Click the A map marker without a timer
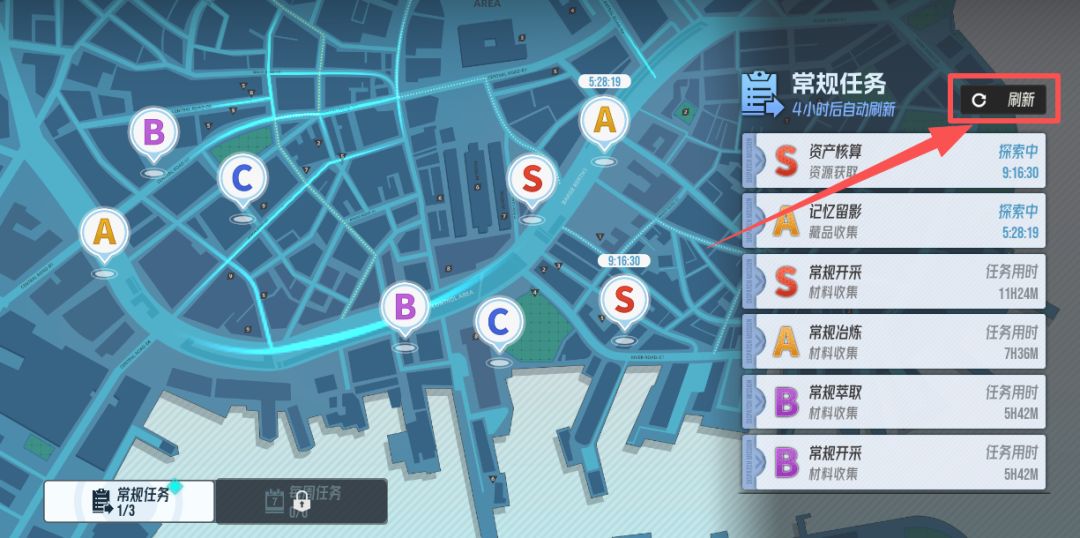The width and height of the screenshot is (1080, 538). 104,232
